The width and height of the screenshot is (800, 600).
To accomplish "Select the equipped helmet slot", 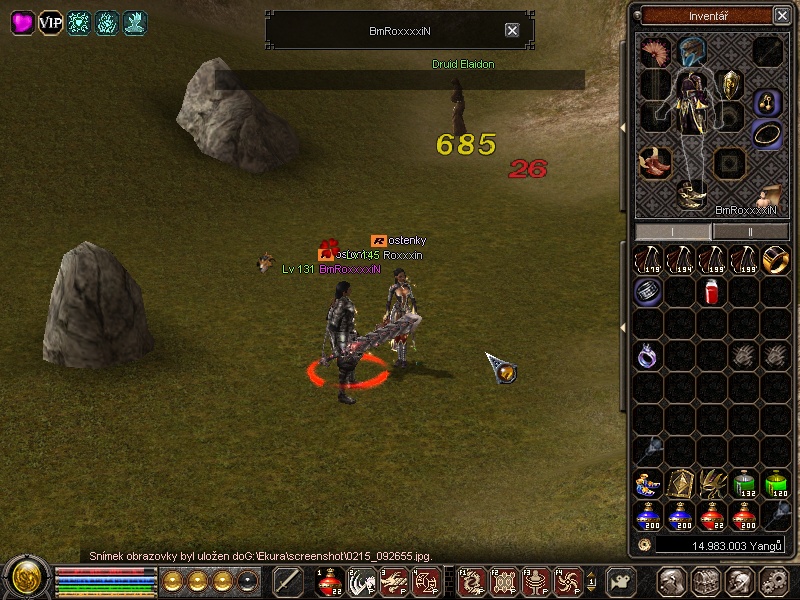I will click(x=691, y=51).
